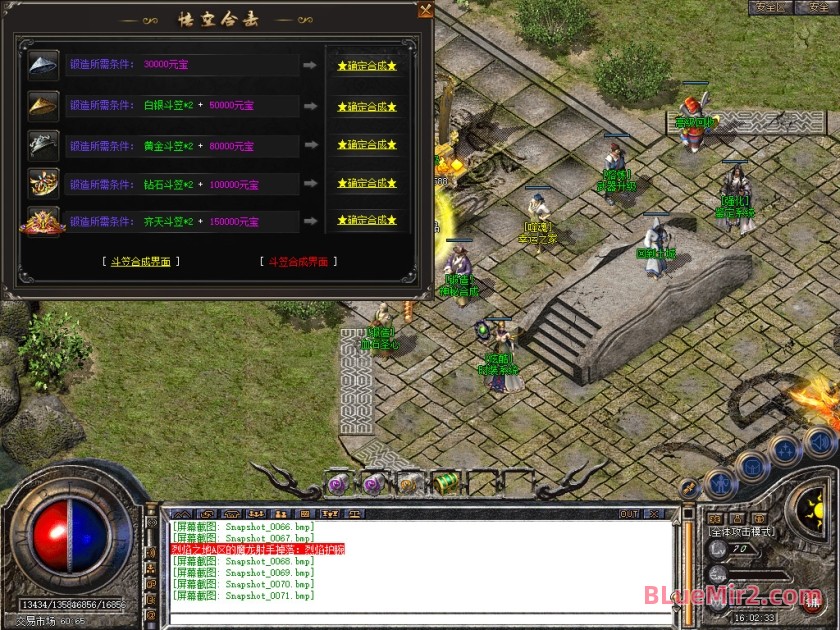This screenshot has height=630, width=840.
Task: Confirm synthesis for the 30000元宝 recipe
Action: click(x=367, y=66)
